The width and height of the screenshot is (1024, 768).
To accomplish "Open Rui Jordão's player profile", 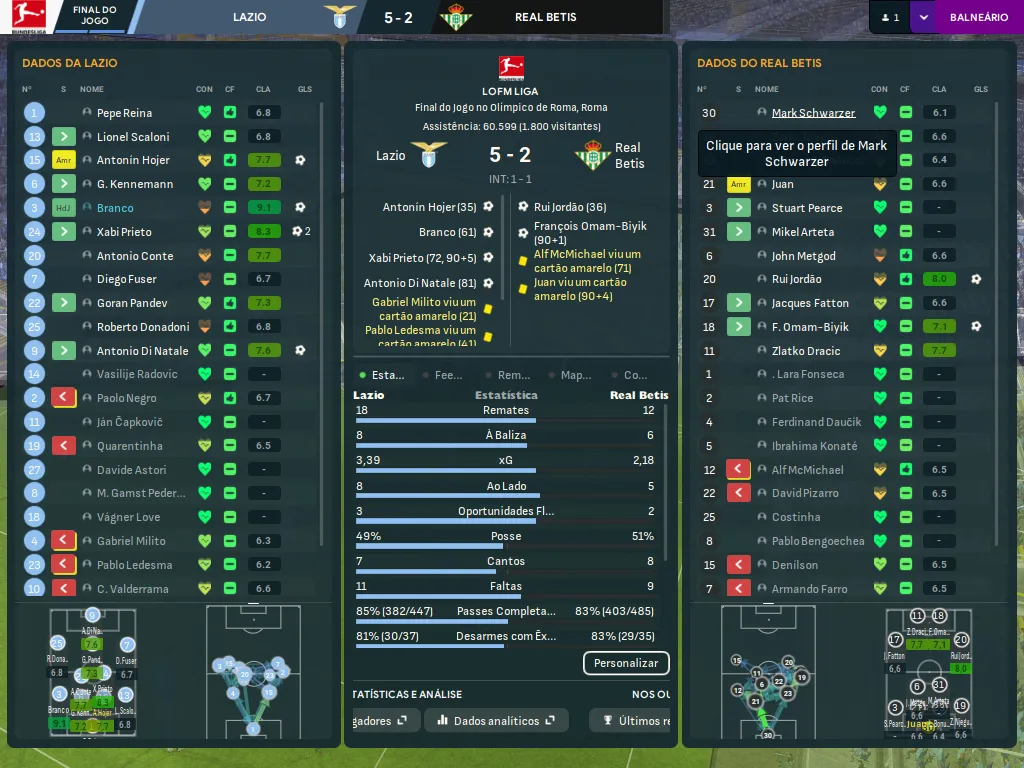I will tap(796, 280).
